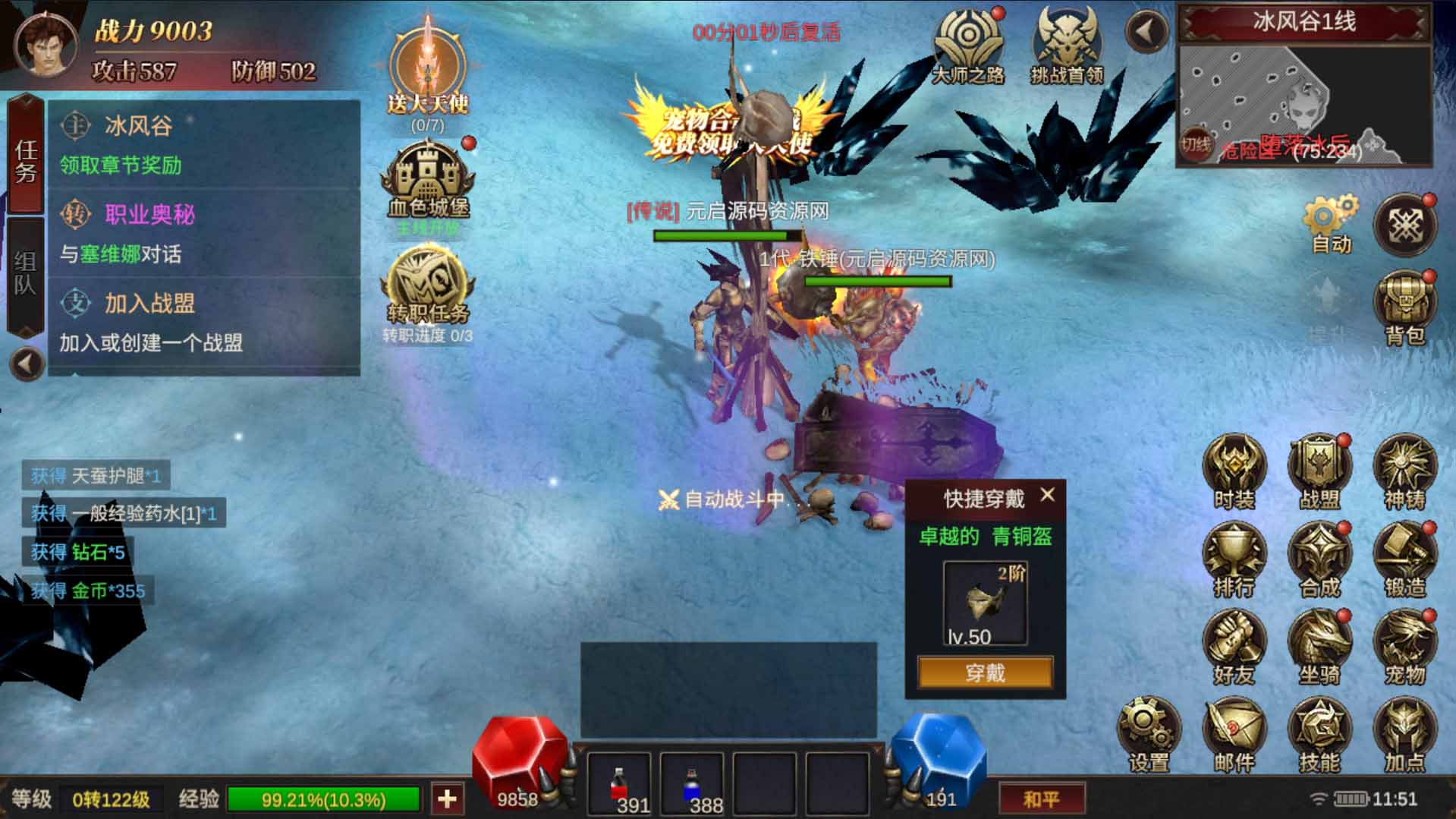Close the 快捷穿戴 quick-equip popup
This screenshot has height=819, width=1456.
[1048, 495]
